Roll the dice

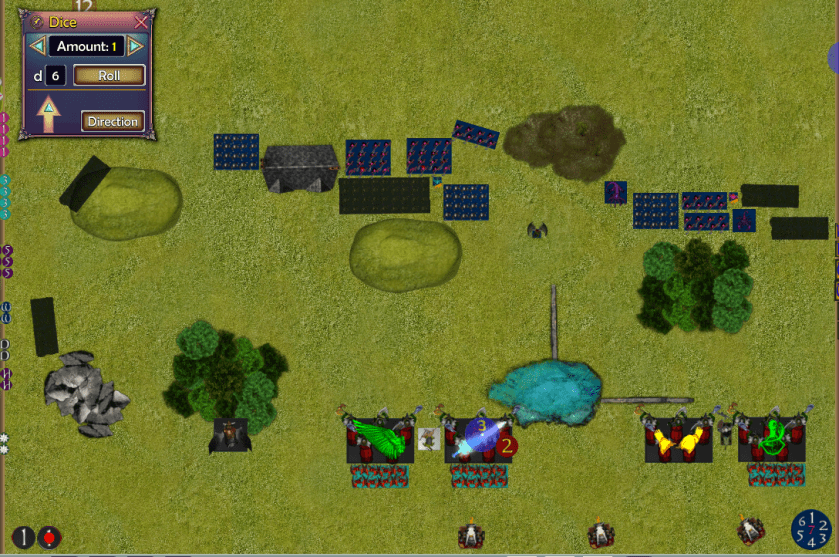tap(109, 75)
